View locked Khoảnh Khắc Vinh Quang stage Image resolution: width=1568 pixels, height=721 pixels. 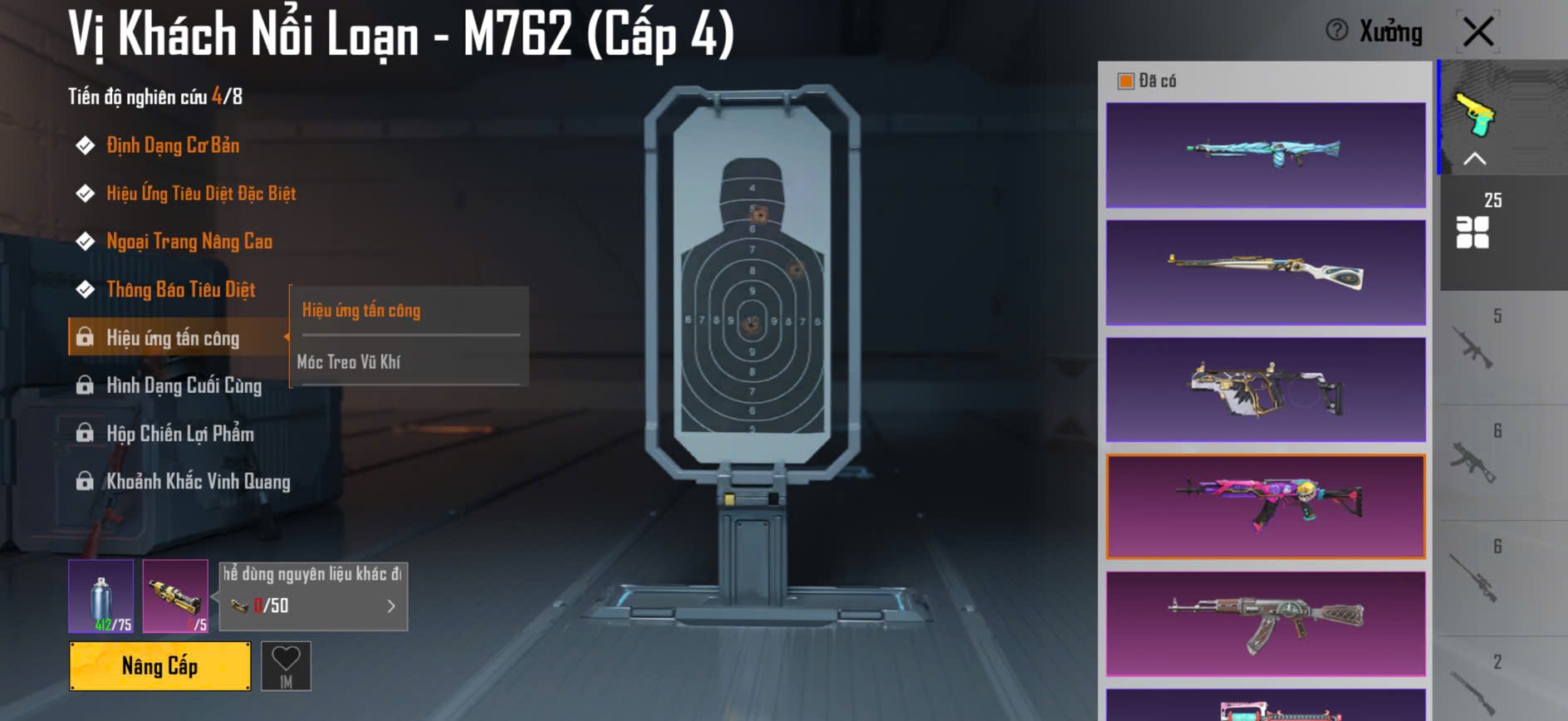[x=198, y=482]
